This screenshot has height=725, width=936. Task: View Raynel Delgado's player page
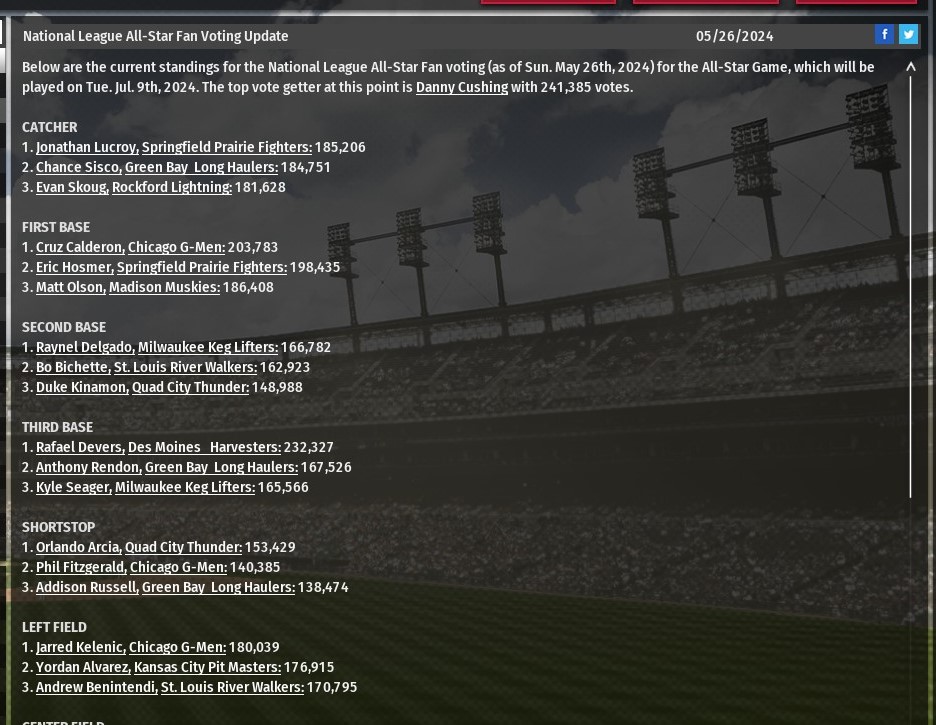click(x=84, y=347)
